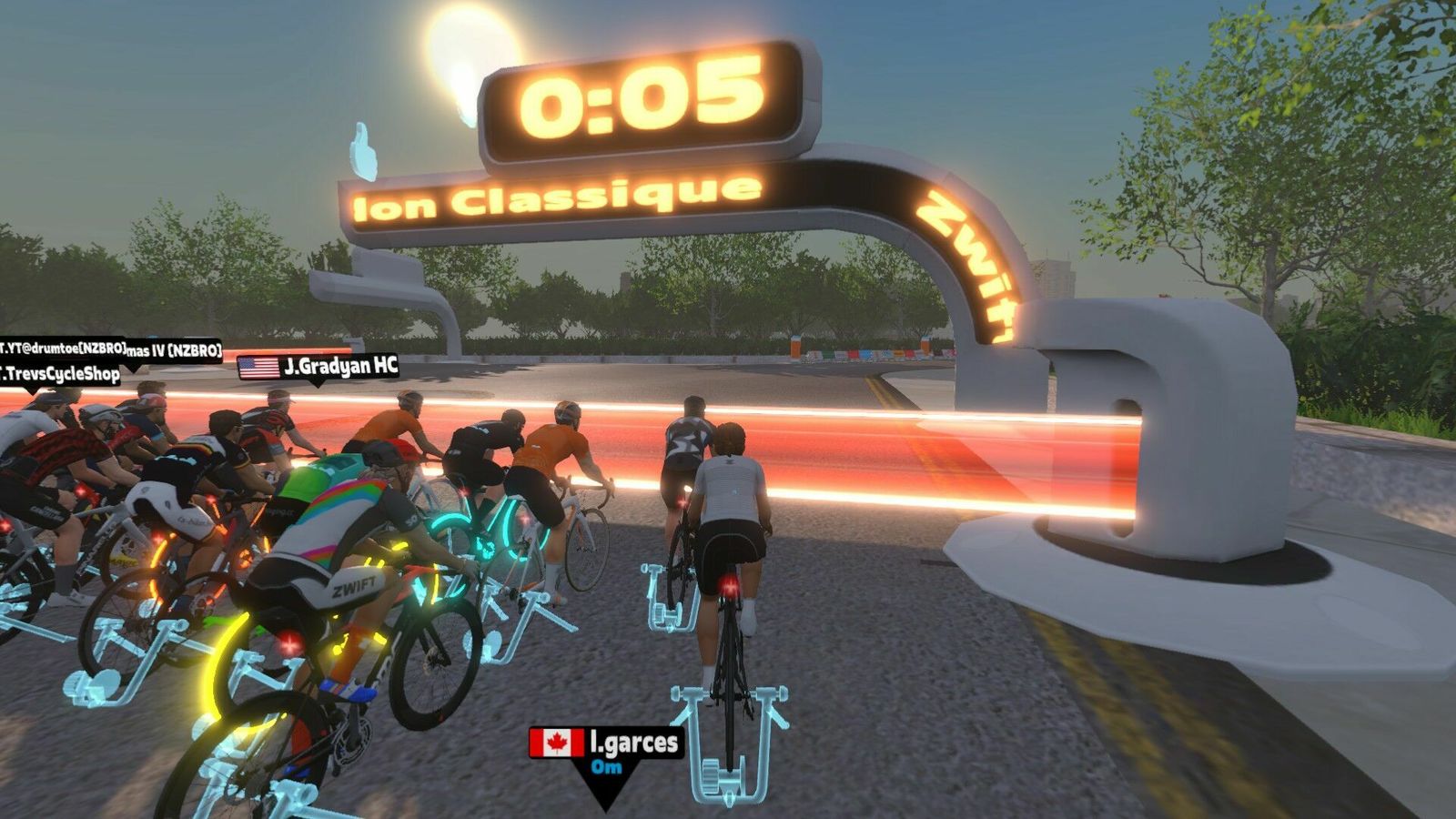This screenshot has width=1456, height=819.
Task: Choose the TrevsCycleShop rider name tag
Action: coord(60,373)
